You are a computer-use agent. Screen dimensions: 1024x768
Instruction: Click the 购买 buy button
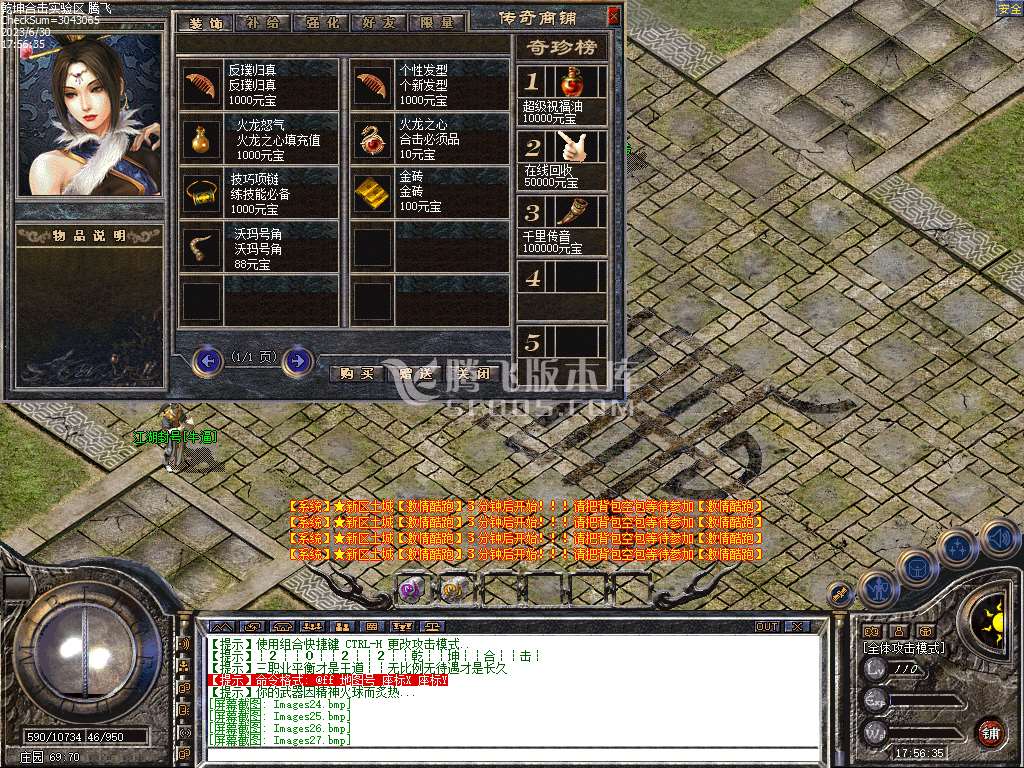click(x=357, y=374)
